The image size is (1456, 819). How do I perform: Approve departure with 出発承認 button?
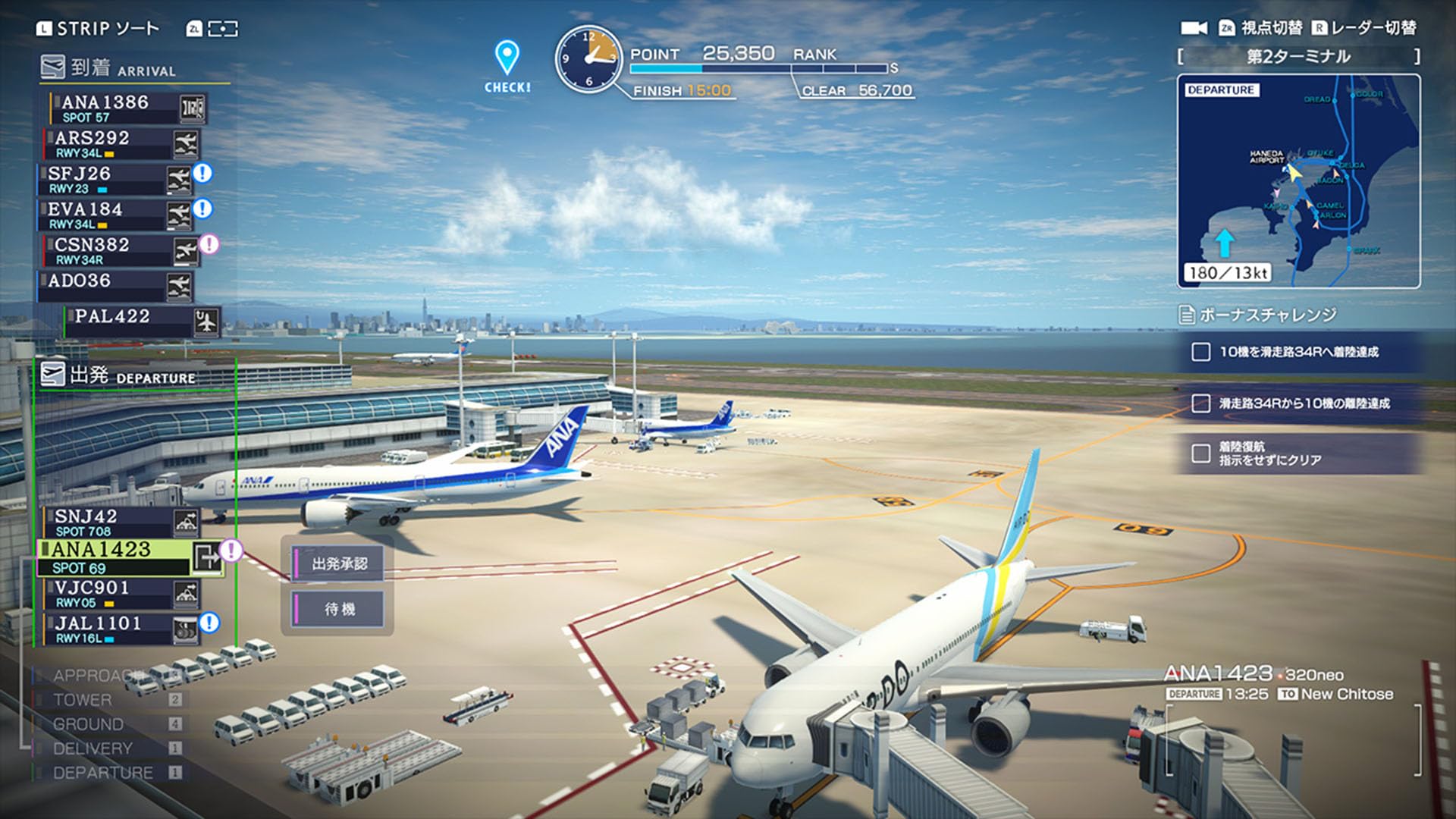click(339, 564)
